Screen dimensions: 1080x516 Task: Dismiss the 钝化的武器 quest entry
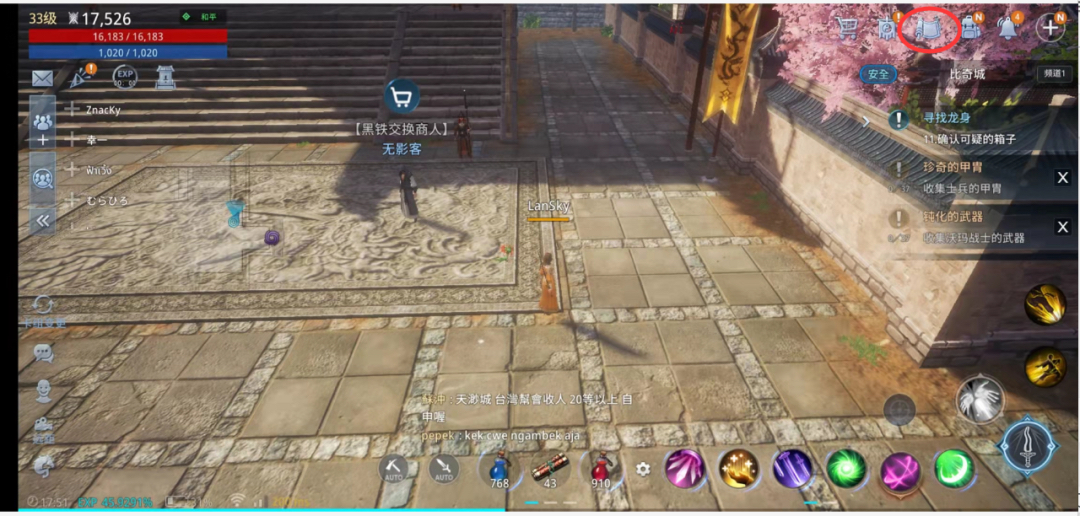[x=1062, y=227]
